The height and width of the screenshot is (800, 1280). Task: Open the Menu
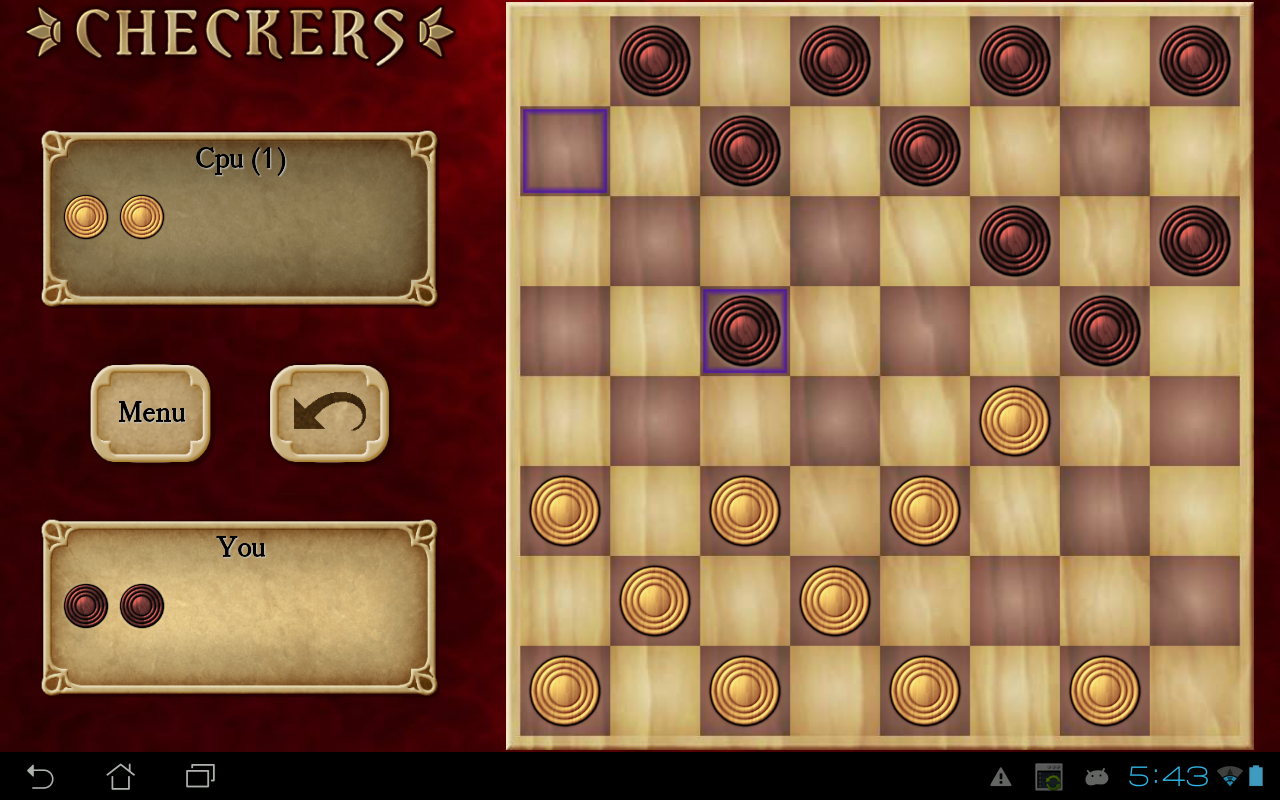[x=150, y=412]
